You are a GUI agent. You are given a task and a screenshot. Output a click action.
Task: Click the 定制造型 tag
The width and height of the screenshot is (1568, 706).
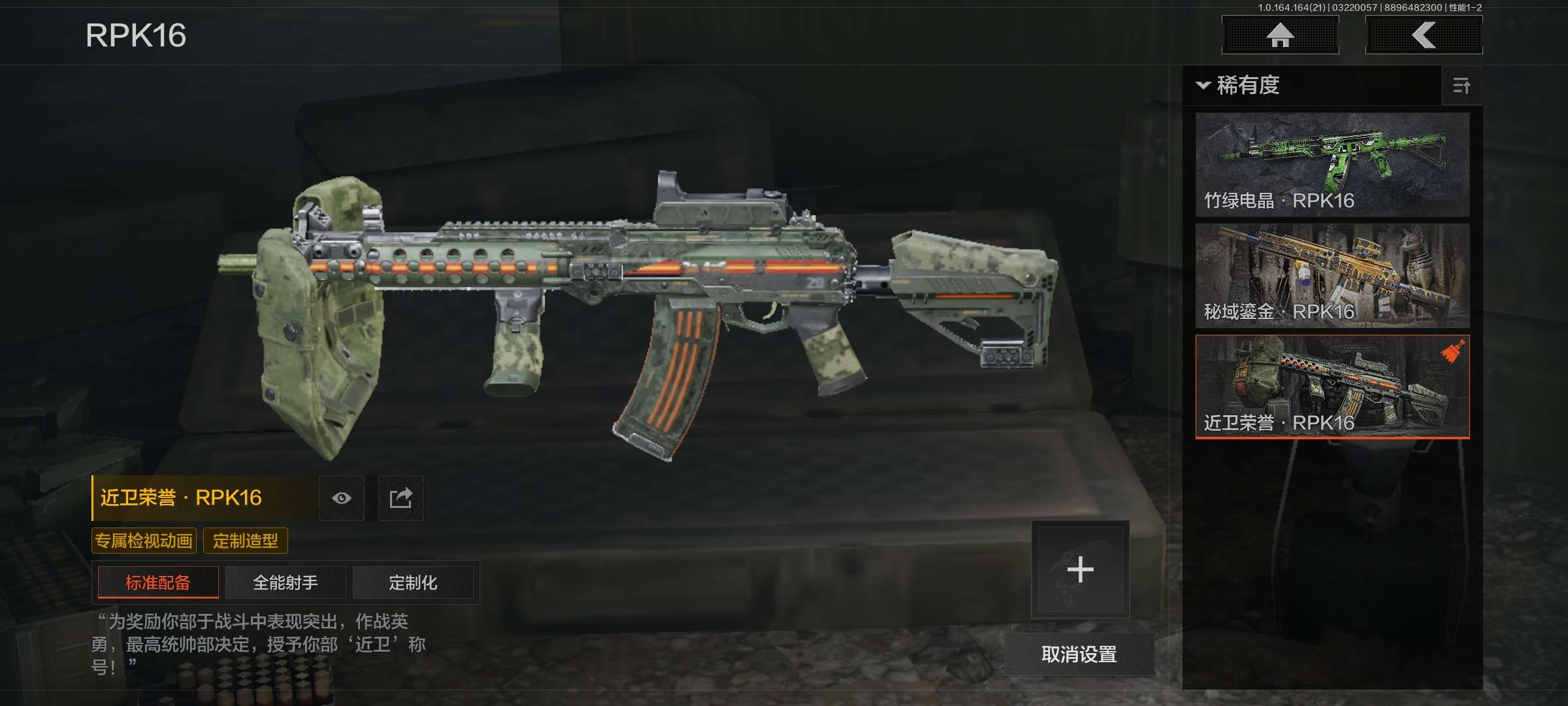pyautogui.click(x=246, y=541)
